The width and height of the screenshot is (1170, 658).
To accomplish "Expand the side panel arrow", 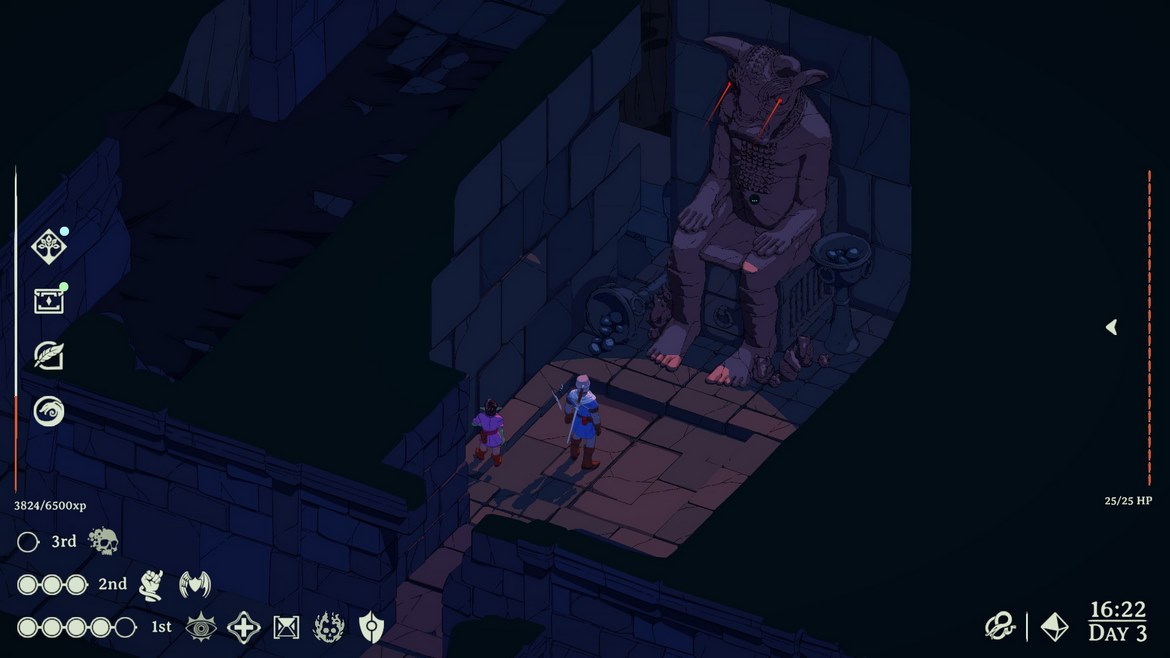I will click(1111, 327).
